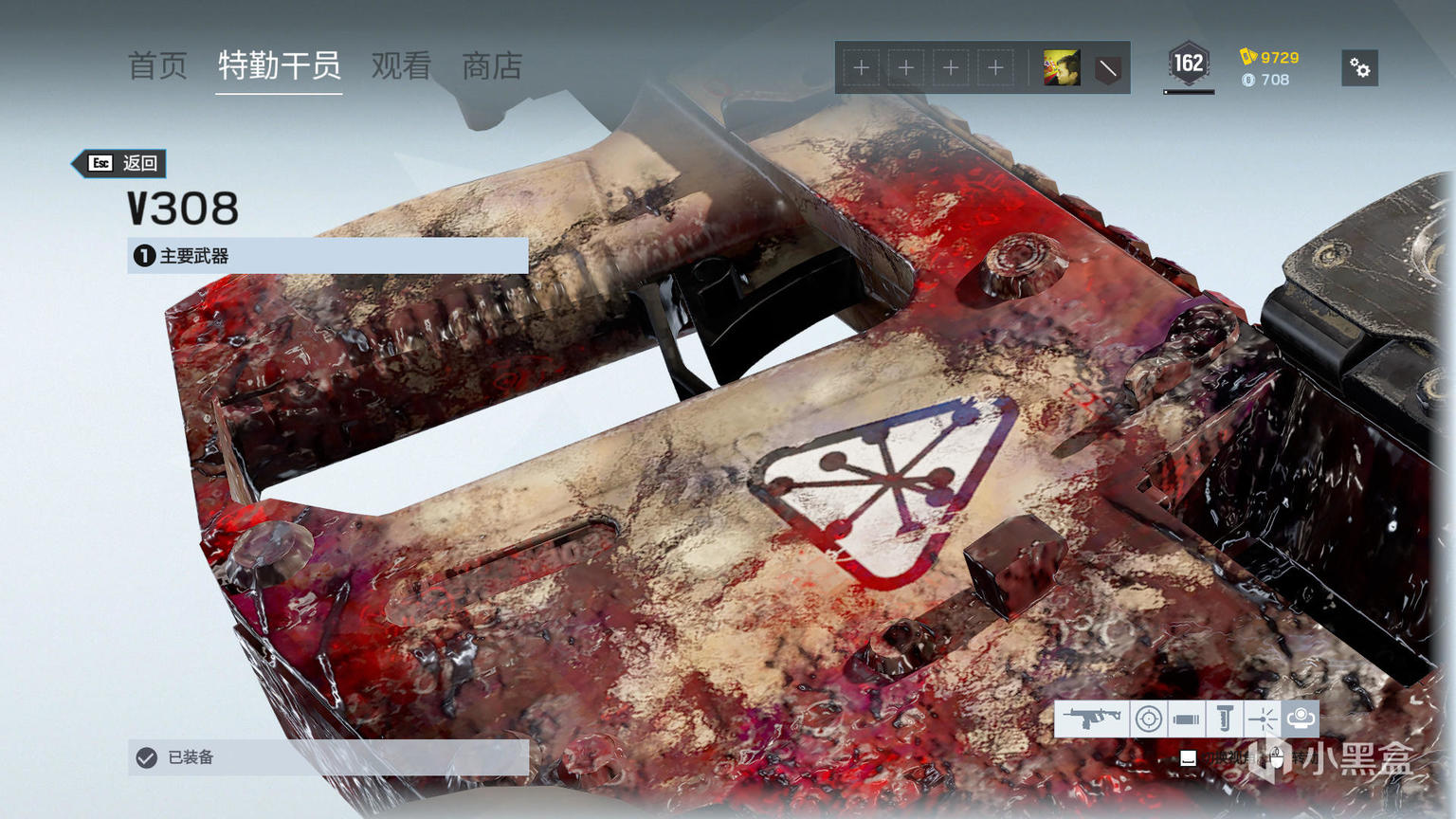This screenshot has width=1456, height=819.
Task: Choose the sight crosshair attachment icon
Action: pos(1148,719)
